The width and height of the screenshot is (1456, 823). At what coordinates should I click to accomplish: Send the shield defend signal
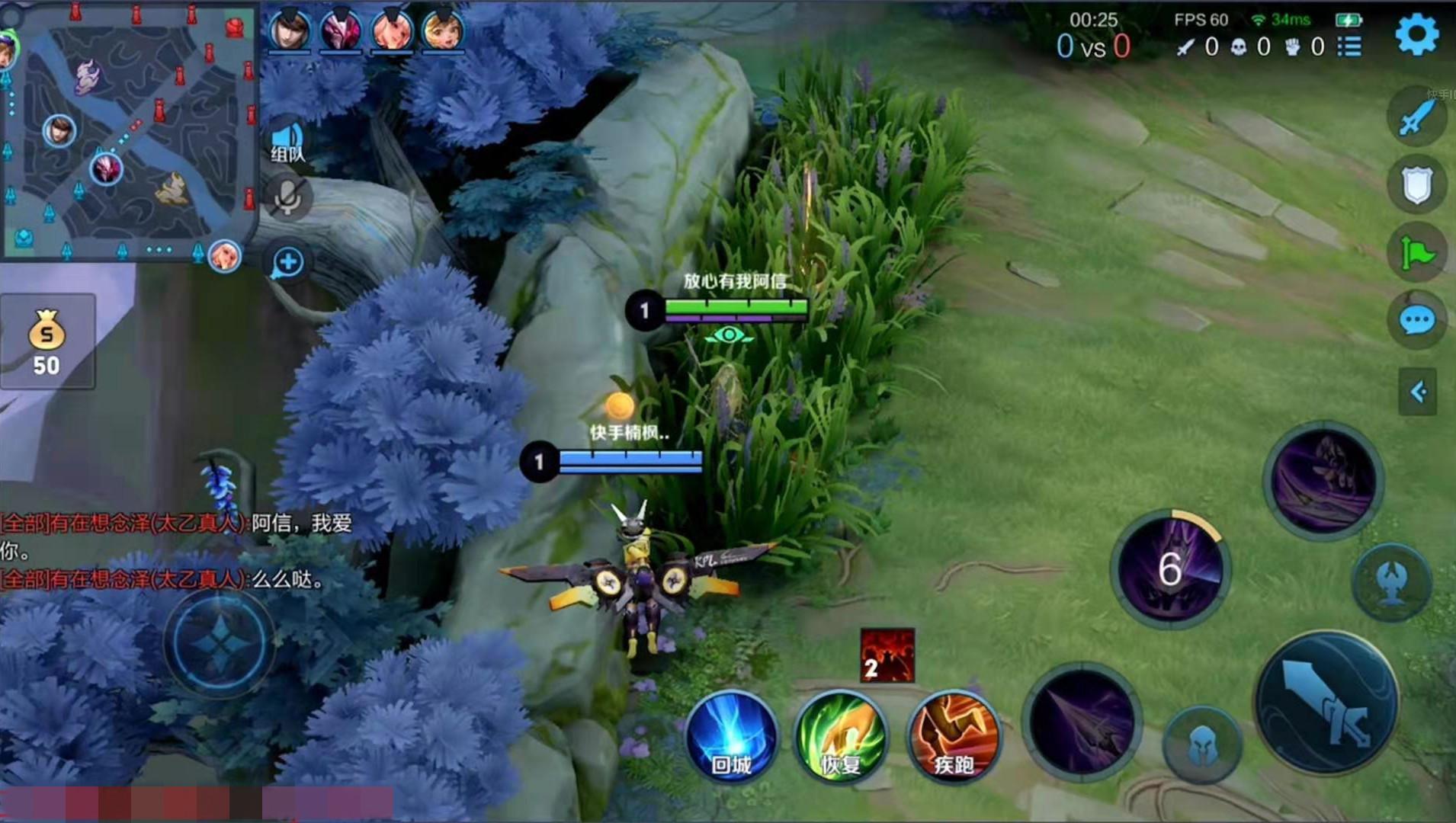1417,185
